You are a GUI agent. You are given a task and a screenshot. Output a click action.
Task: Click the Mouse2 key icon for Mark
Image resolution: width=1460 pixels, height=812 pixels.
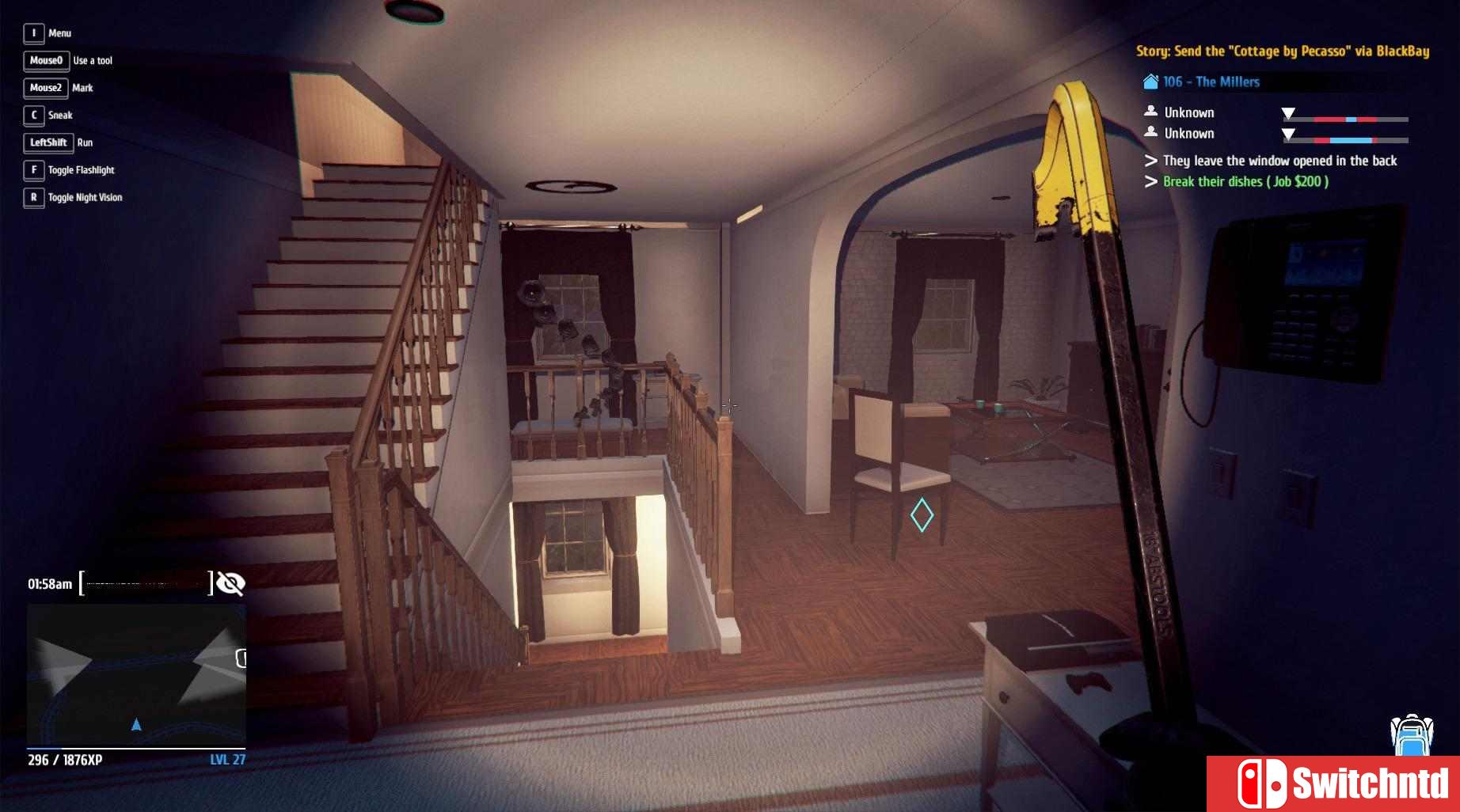(x=45, y=87)
